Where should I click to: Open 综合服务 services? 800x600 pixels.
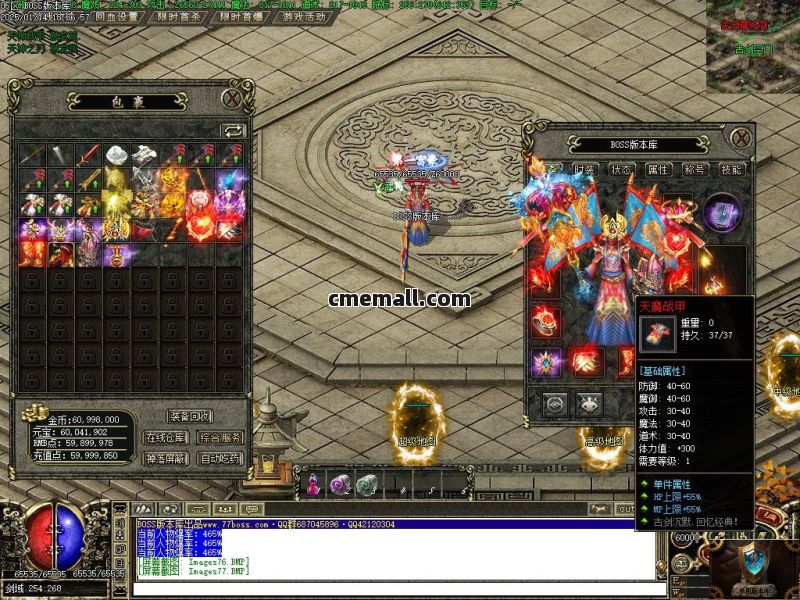click(x=220, y=437)
